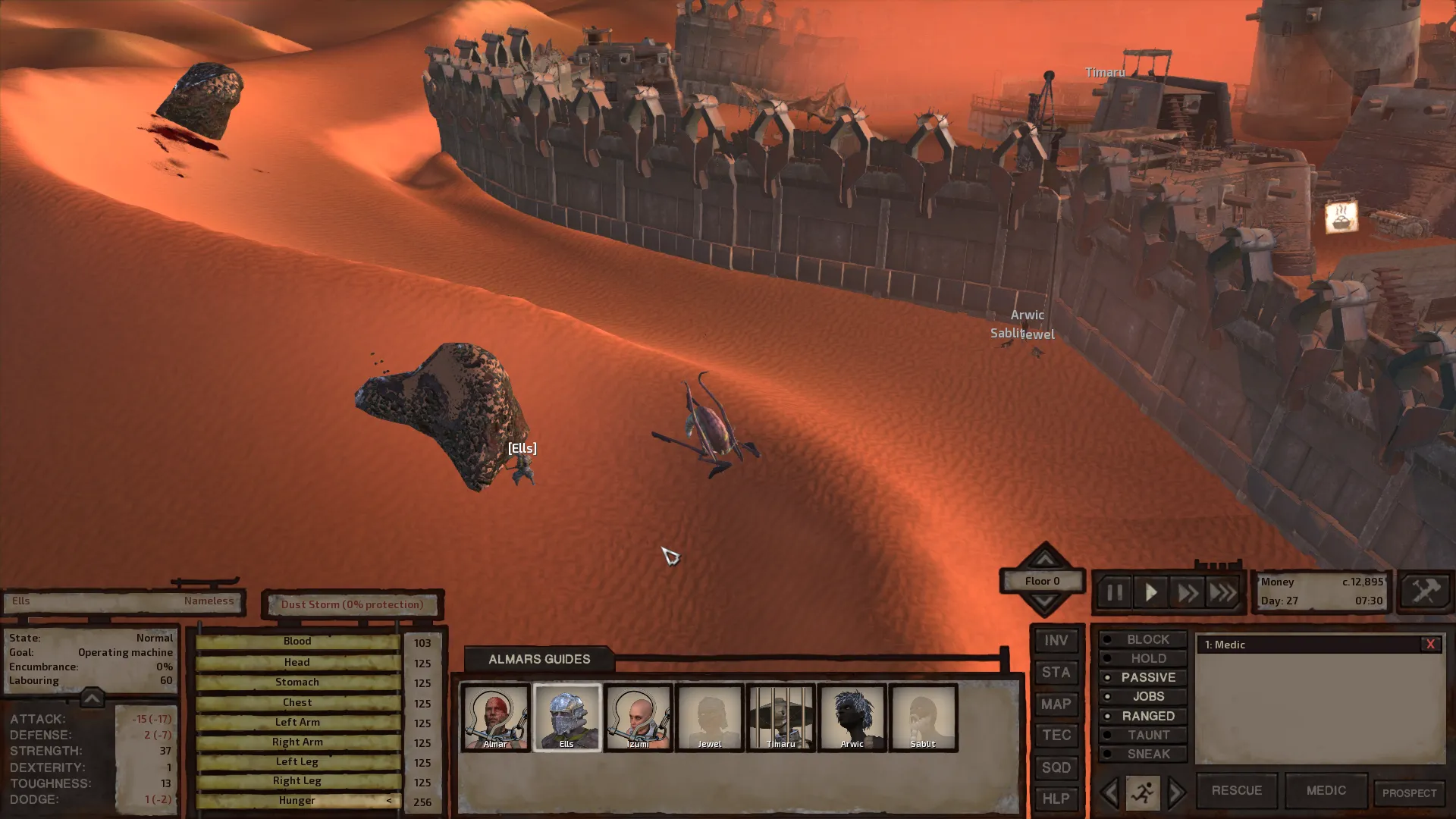Viewport: 1456px width, 819px height.
Task: Open the STA stats panel
Action: click(x=1056, y=673)
